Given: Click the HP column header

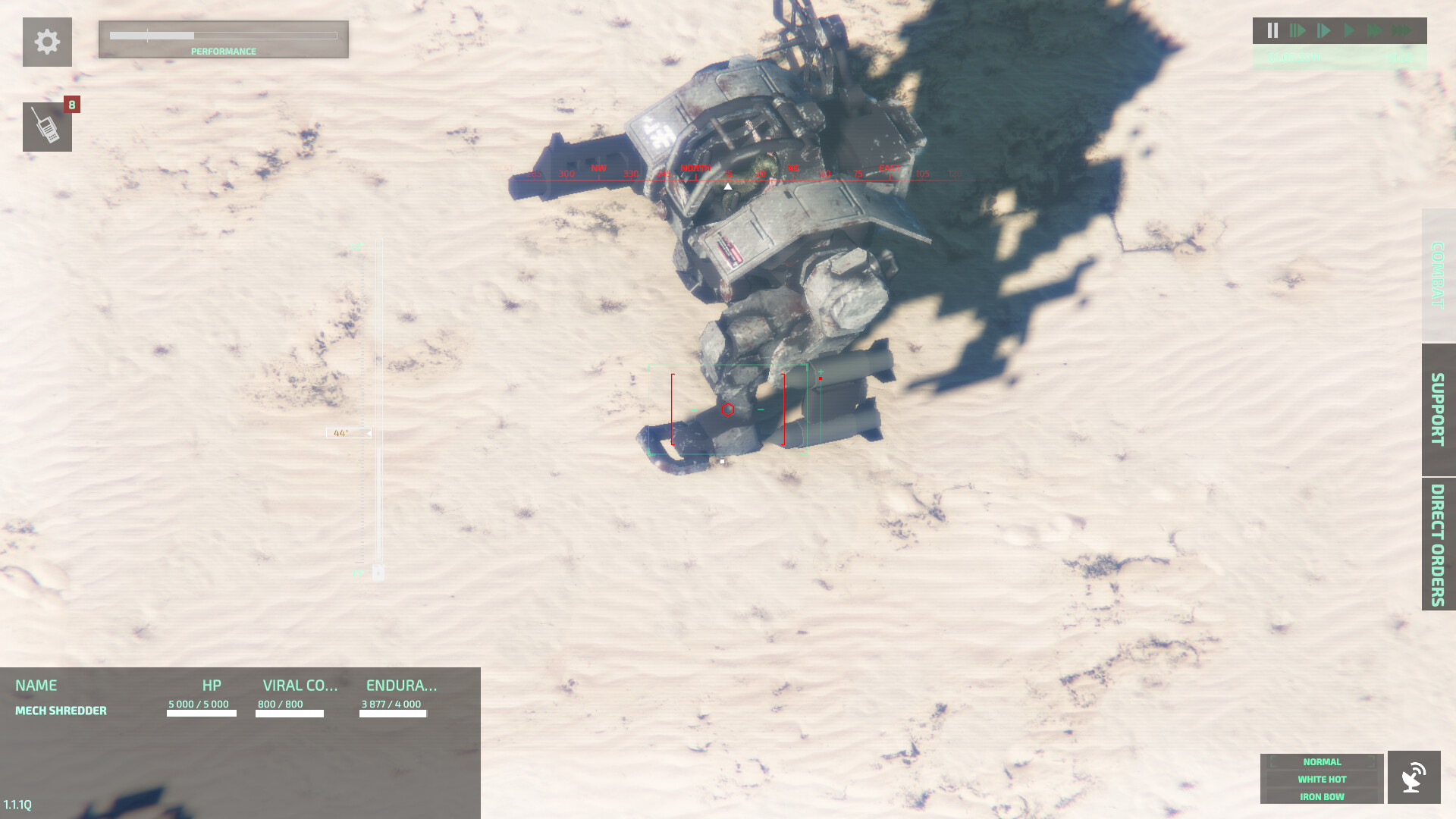Looking at the screenshot, I should 211,686.
